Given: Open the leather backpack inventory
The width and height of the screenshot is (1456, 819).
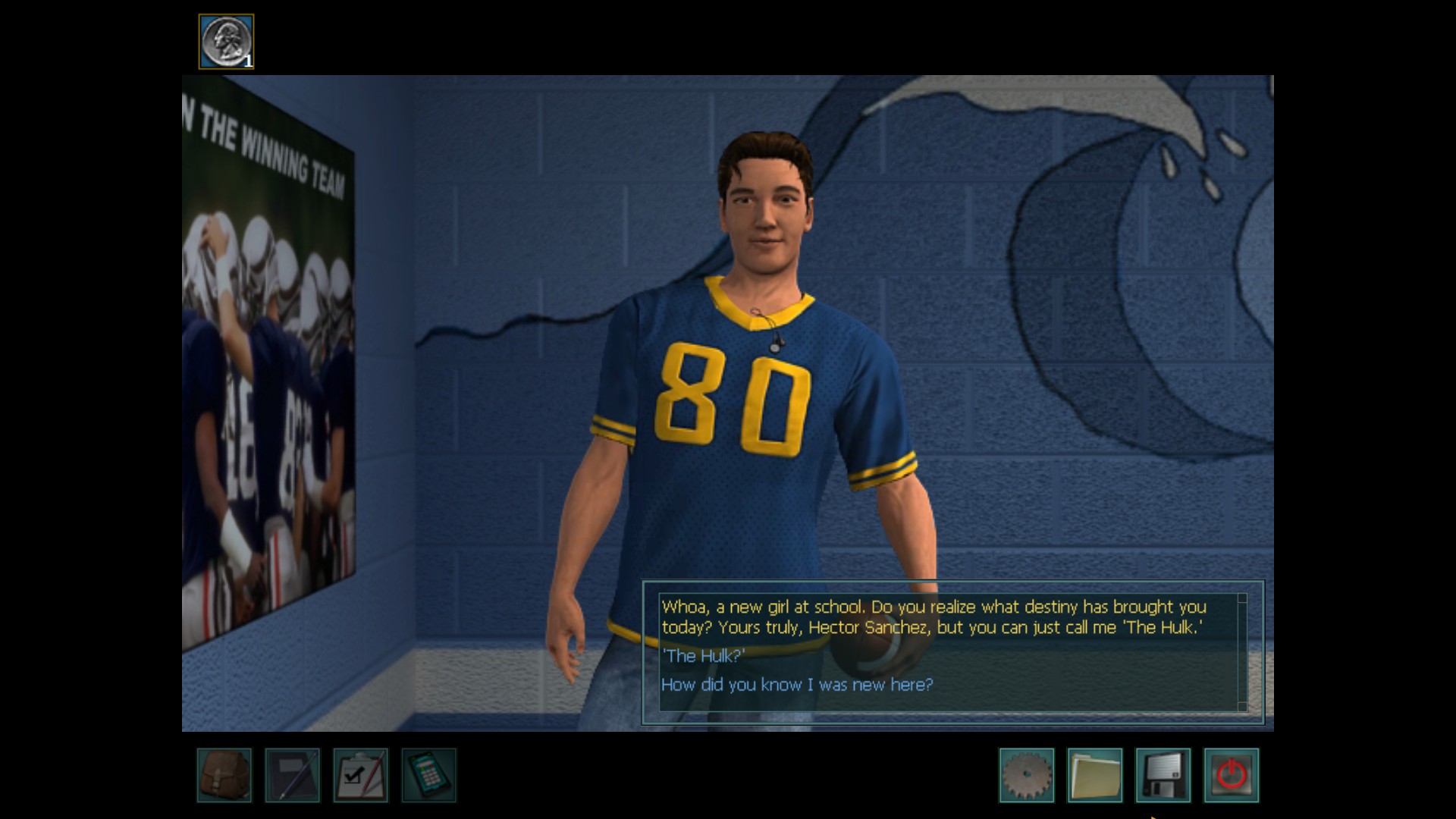Looking at the screenshot, I should [x=224, y=775].
